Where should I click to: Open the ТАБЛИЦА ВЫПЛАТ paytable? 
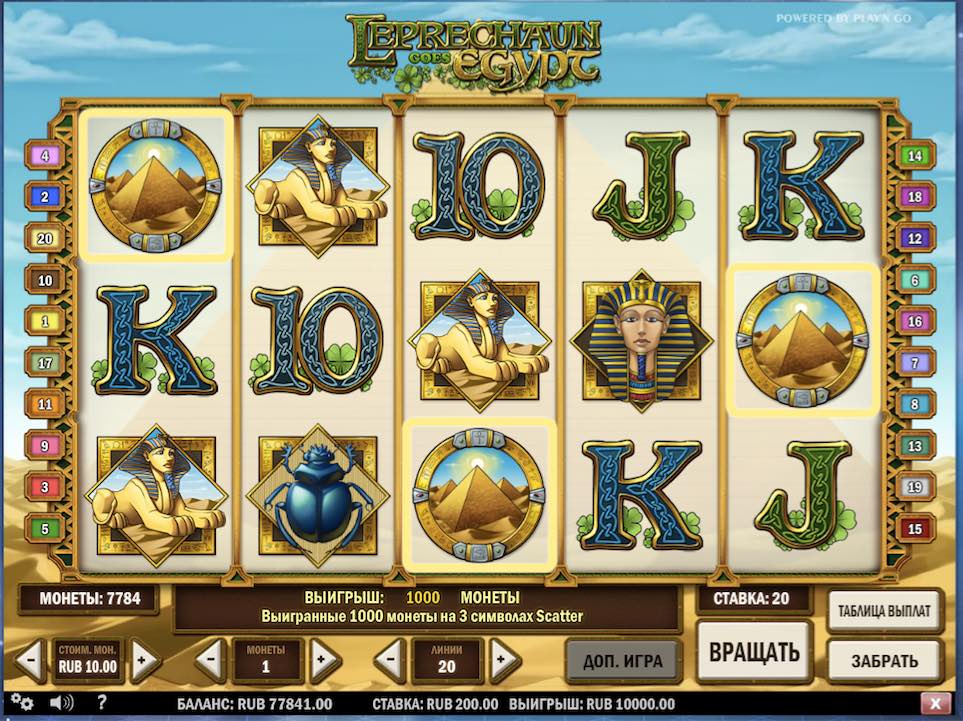[x=885, y=609]
